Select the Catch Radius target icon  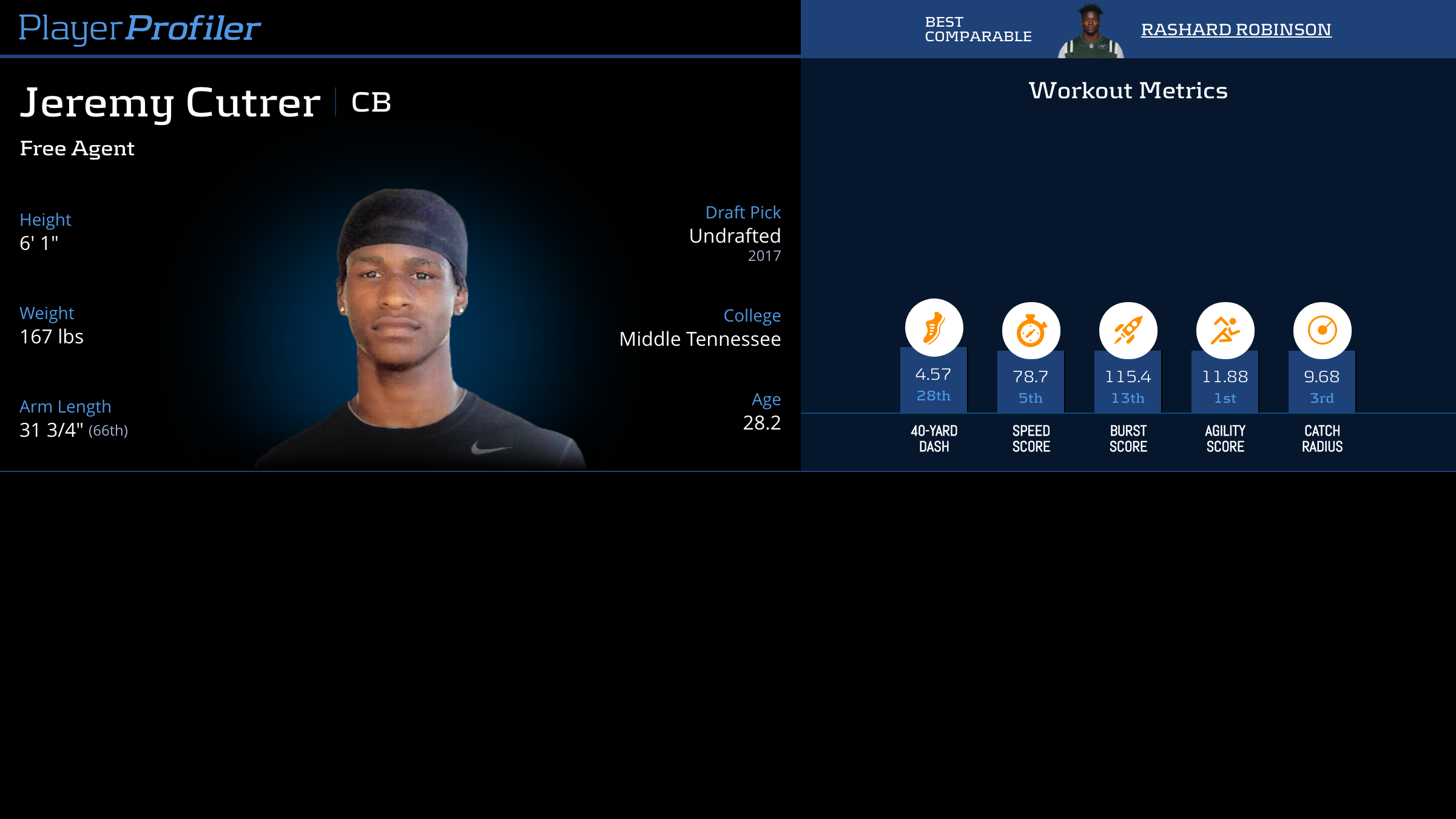point(1322,331)
